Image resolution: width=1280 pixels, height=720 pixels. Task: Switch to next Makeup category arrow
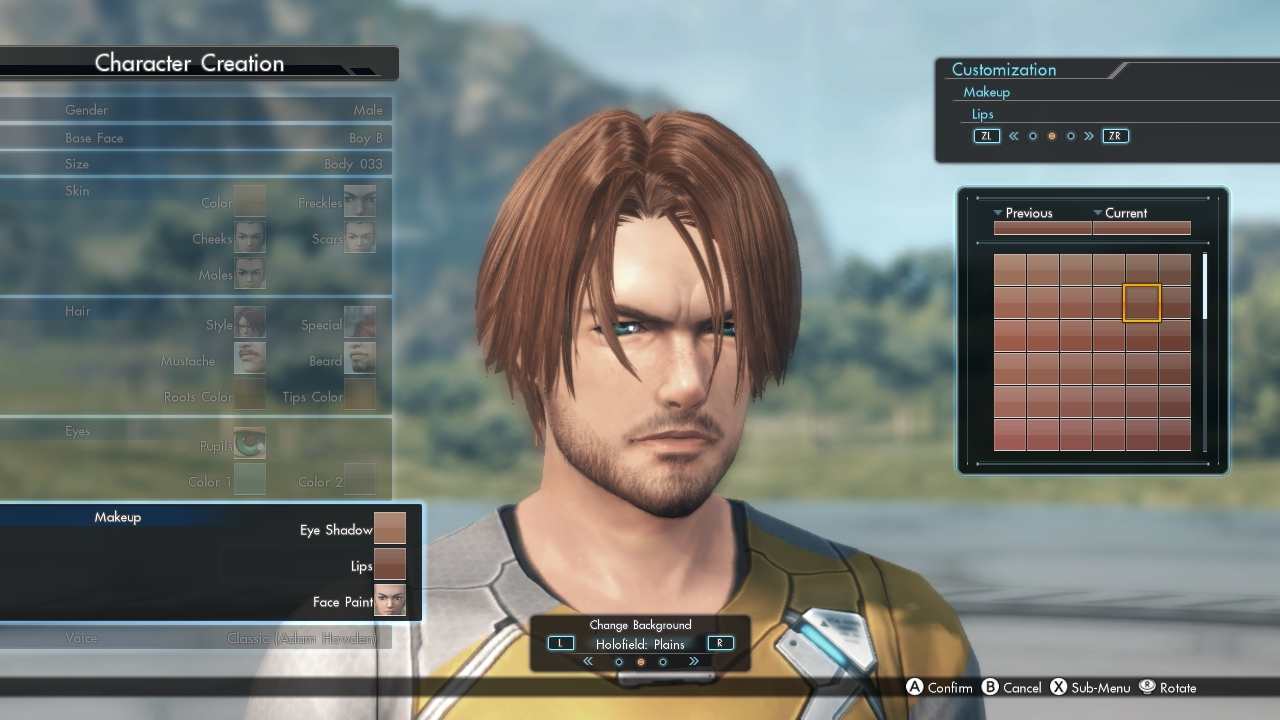[x=1089, y=136]
